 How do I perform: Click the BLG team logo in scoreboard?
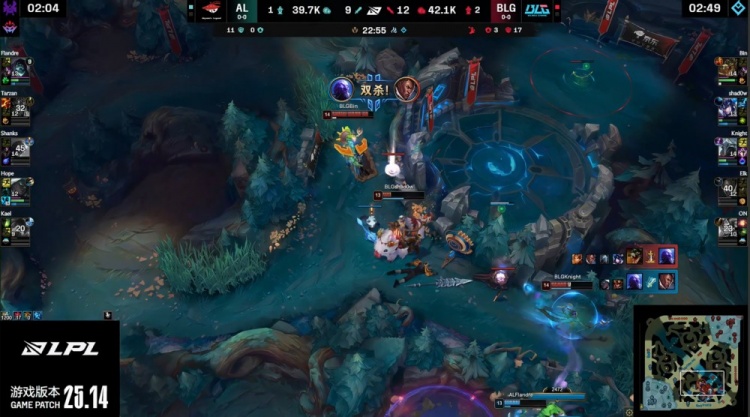538,10
